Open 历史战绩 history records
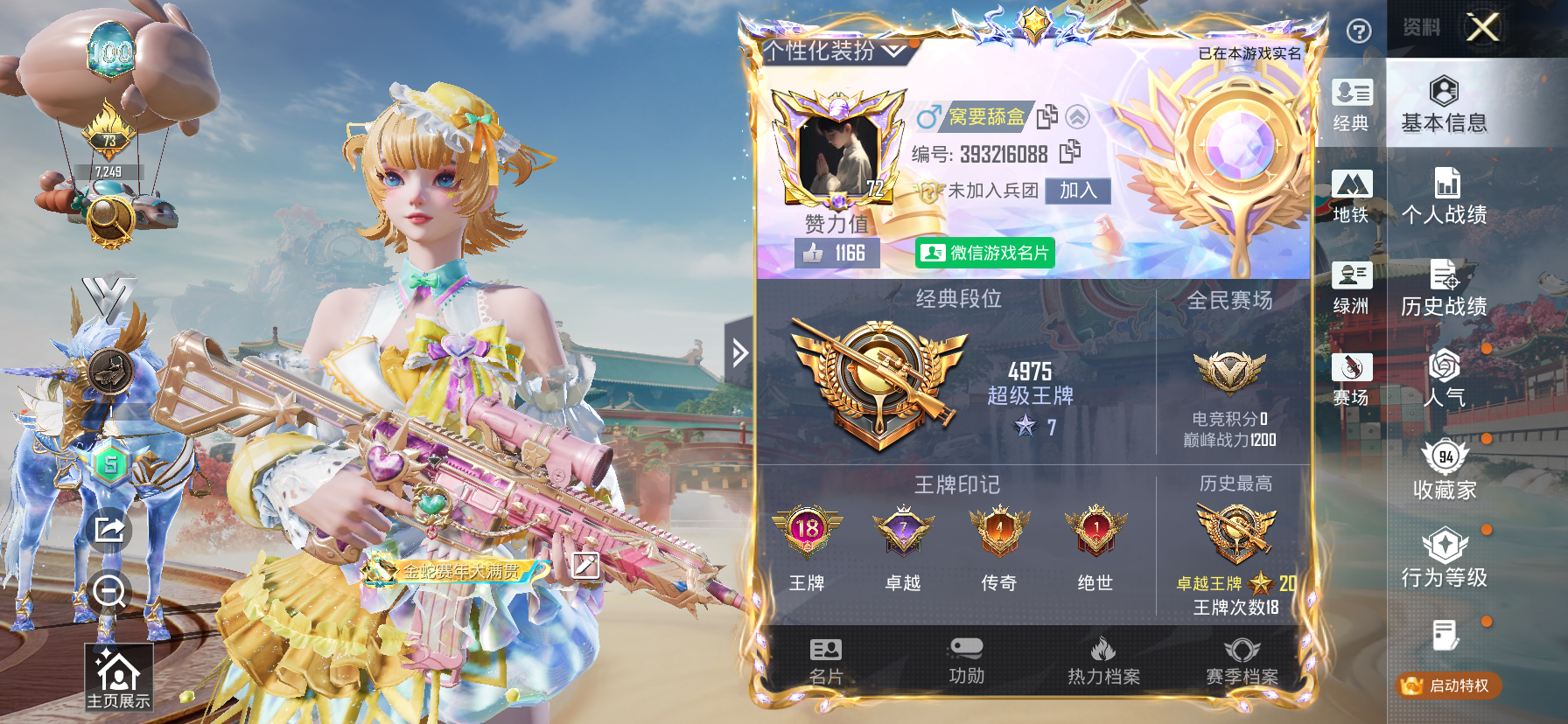Image resolution: width=1568 pixels, height=724 pixels. pyautogui.click(x=1444, y=289)
